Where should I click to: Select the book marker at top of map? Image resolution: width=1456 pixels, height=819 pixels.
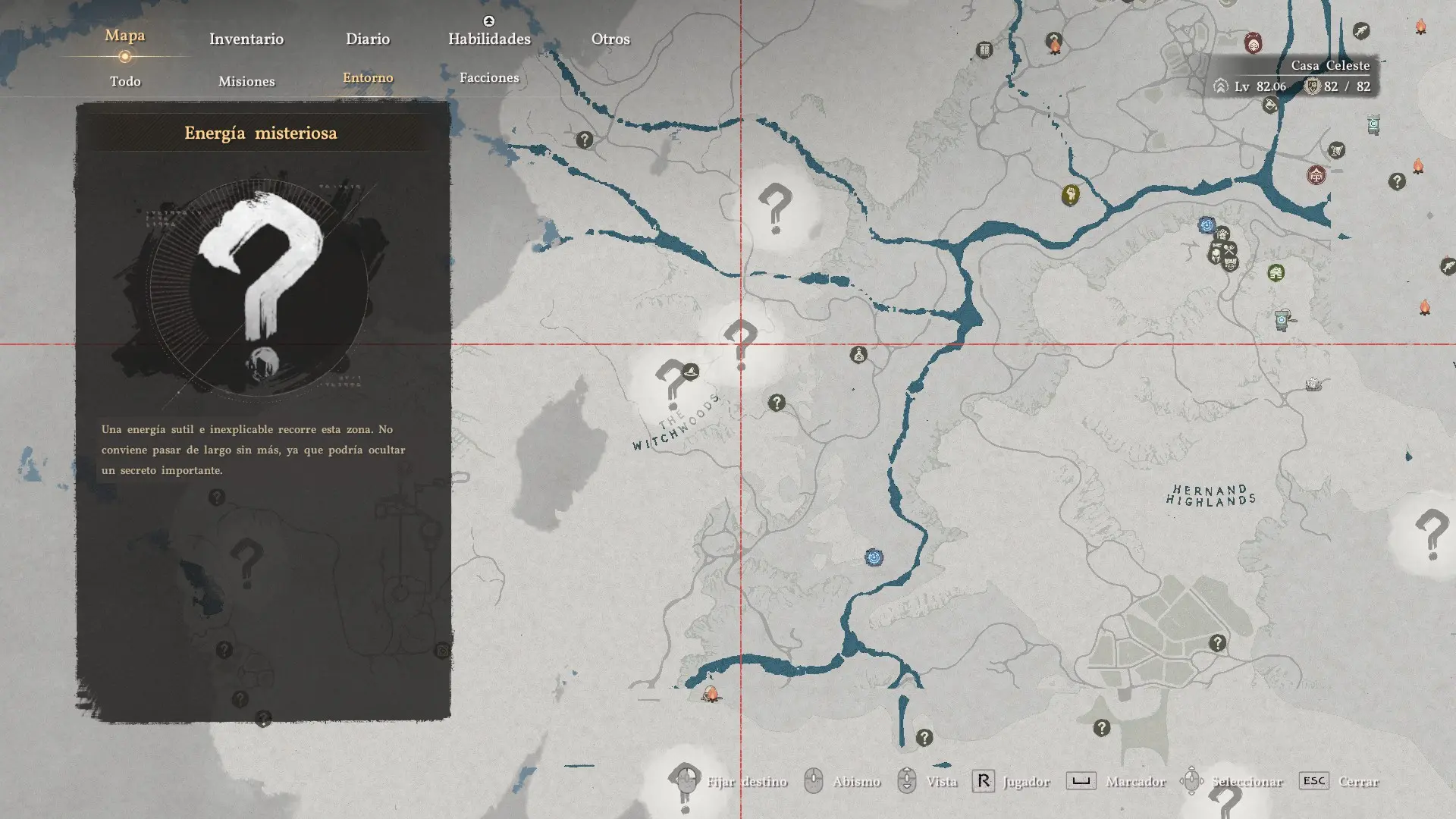(984, 51)
